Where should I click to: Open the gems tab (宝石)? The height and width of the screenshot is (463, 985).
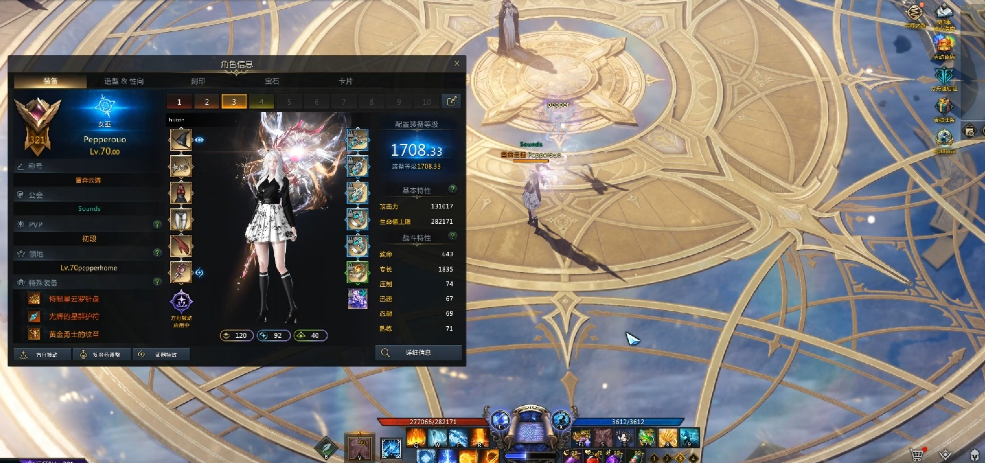pyautogui.click(x=271, y=81)
